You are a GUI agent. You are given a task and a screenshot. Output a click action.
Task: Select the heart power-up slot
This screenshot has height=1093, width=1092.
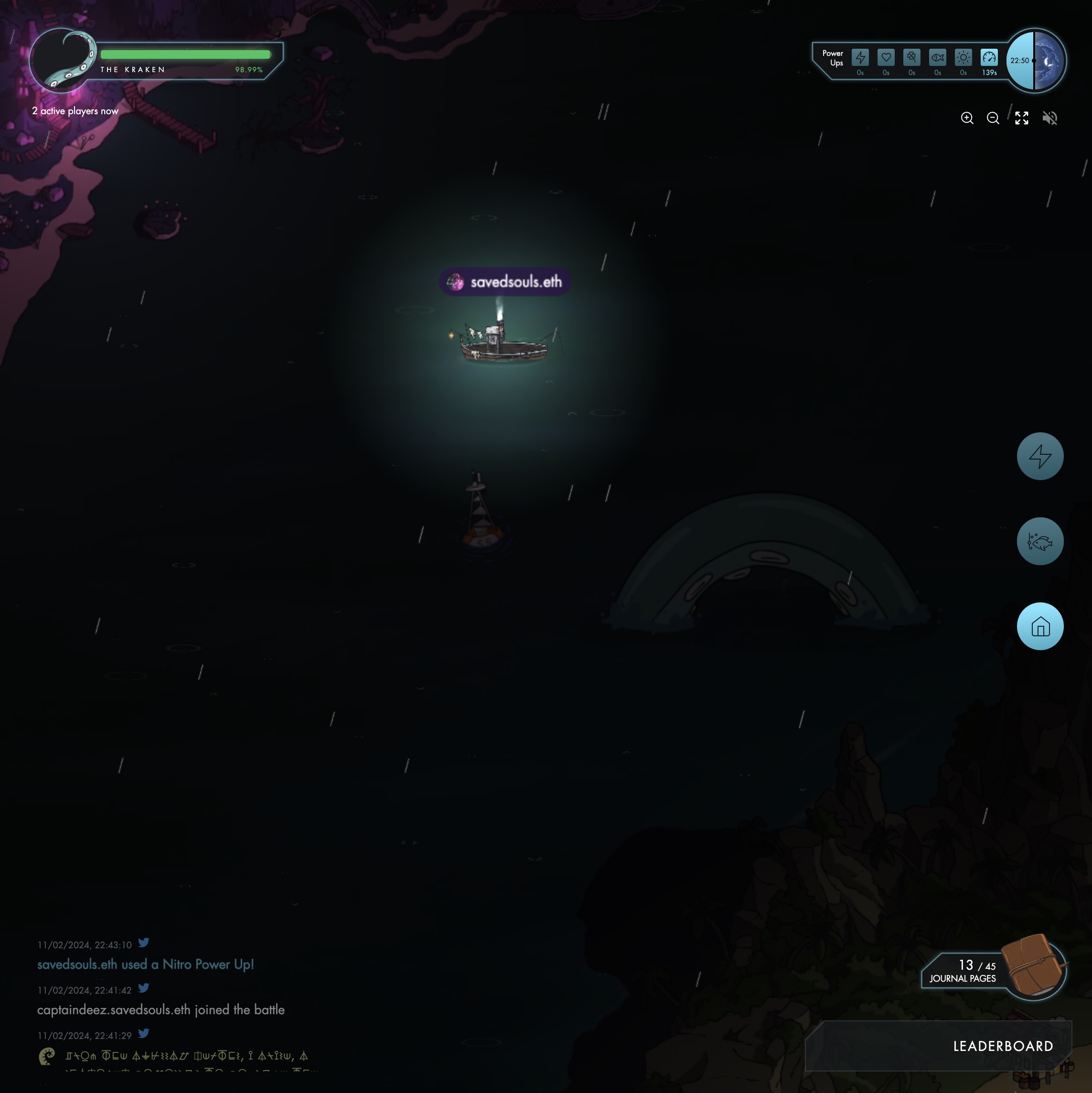[x=886, y=58]
